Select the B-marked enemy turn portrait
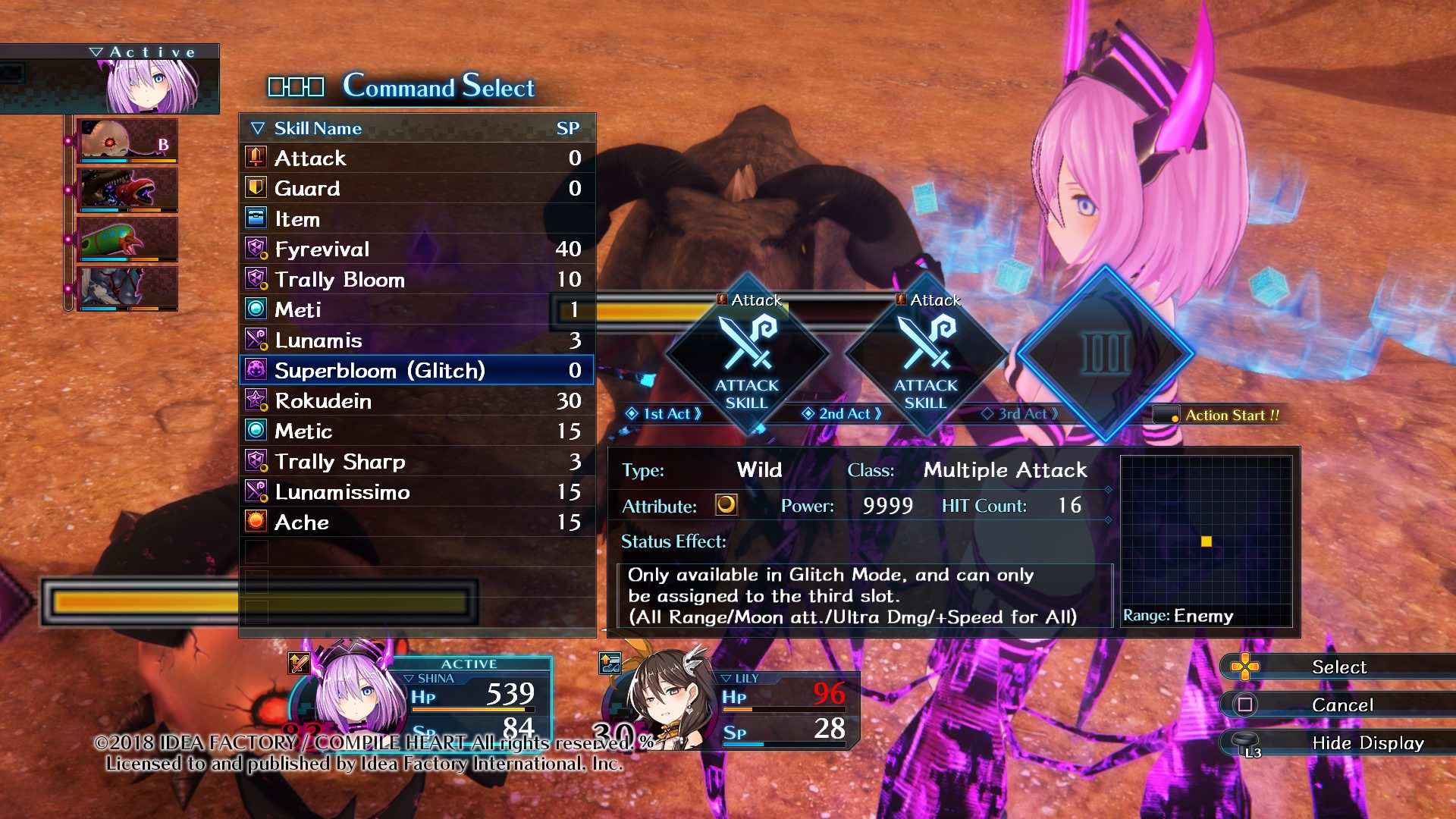The width and height of the screenshot is (1456, 819). coord(127,140)
